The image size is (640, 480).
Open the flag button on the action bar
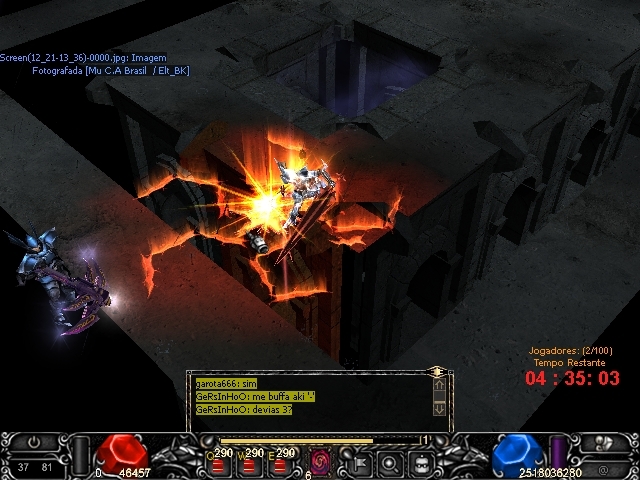click(358, 463)
